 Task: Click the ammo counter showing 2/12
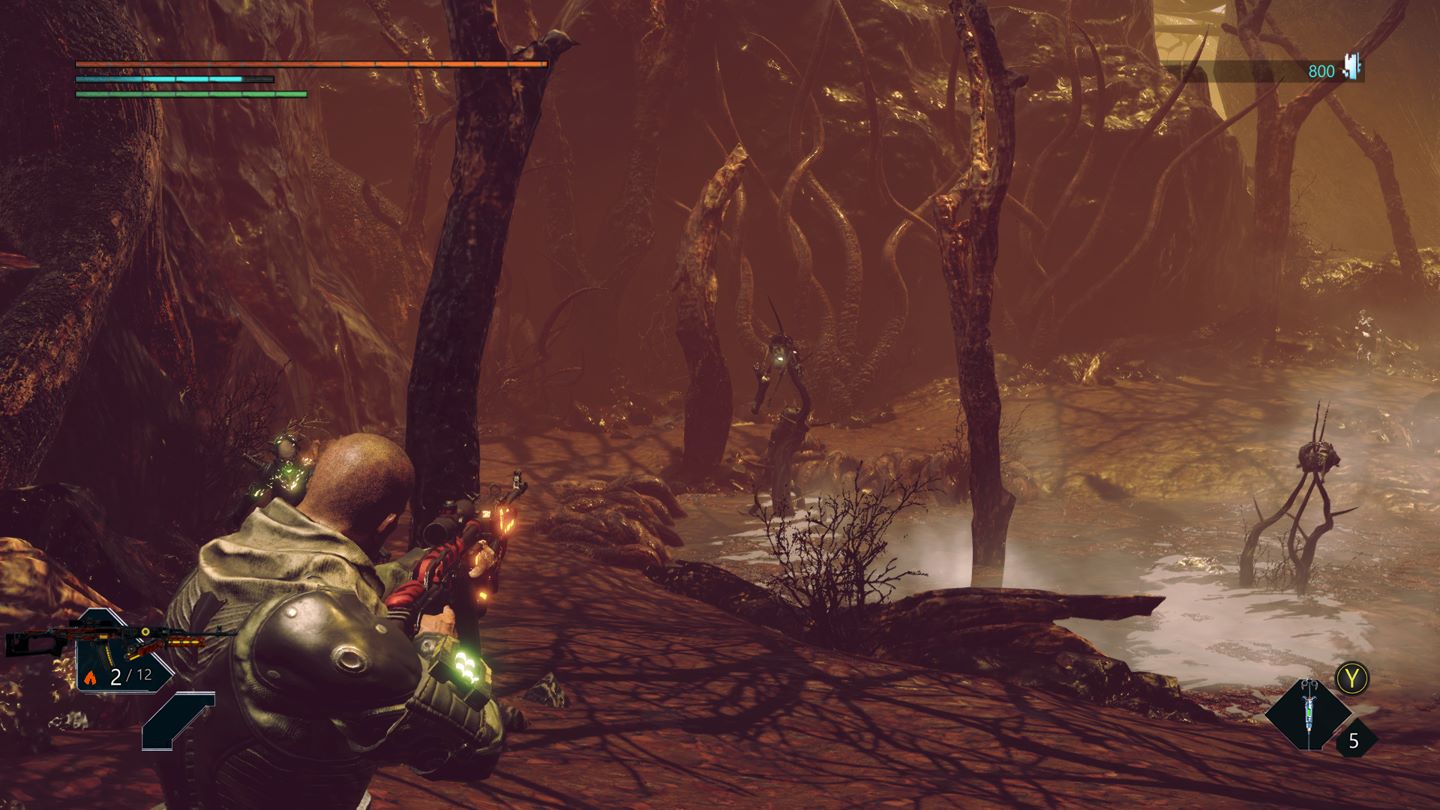pos(130,674)
